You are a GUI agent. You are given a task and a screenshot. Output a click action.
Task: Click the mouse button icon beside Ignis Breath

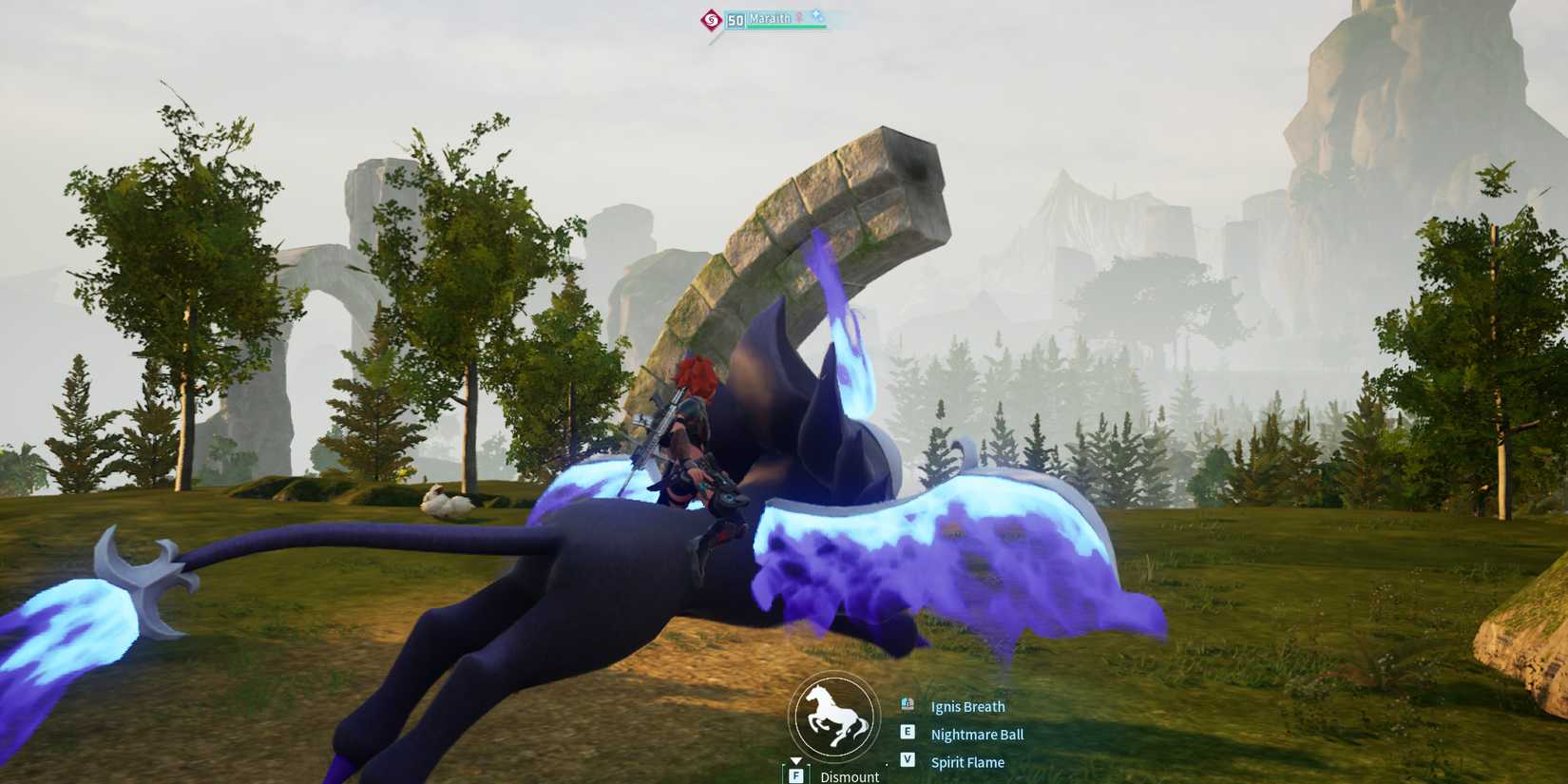pyautogui.click(x=908, y=703)
